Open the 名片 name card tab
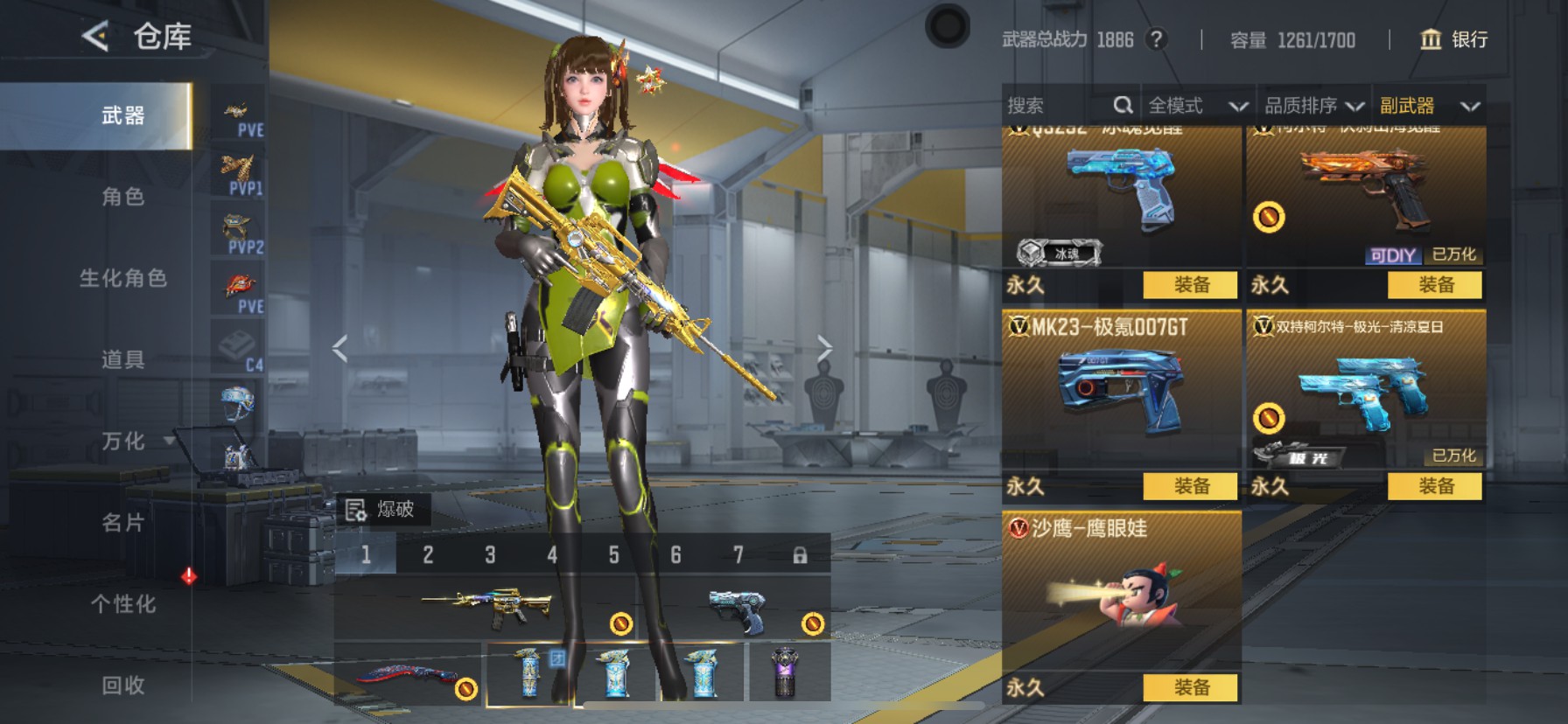This screenshot has width=1568, height=724. [x=122, y=523]
